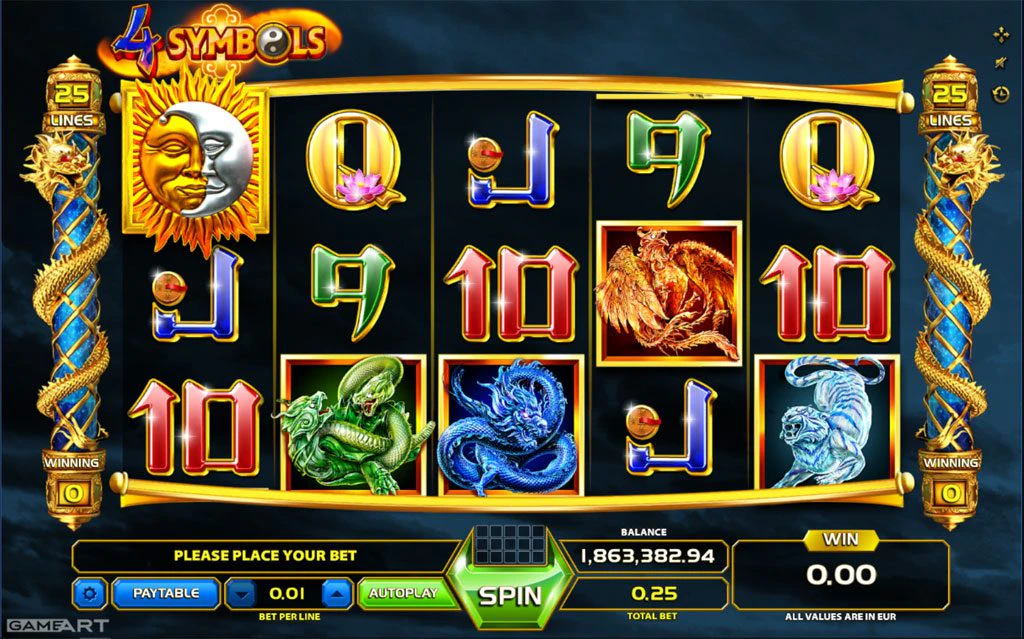Image resolution: width=1024 pixels, height=639 pixels.
Task: Toggle sound with the muted speaker icon
Action: [1001, 64]
